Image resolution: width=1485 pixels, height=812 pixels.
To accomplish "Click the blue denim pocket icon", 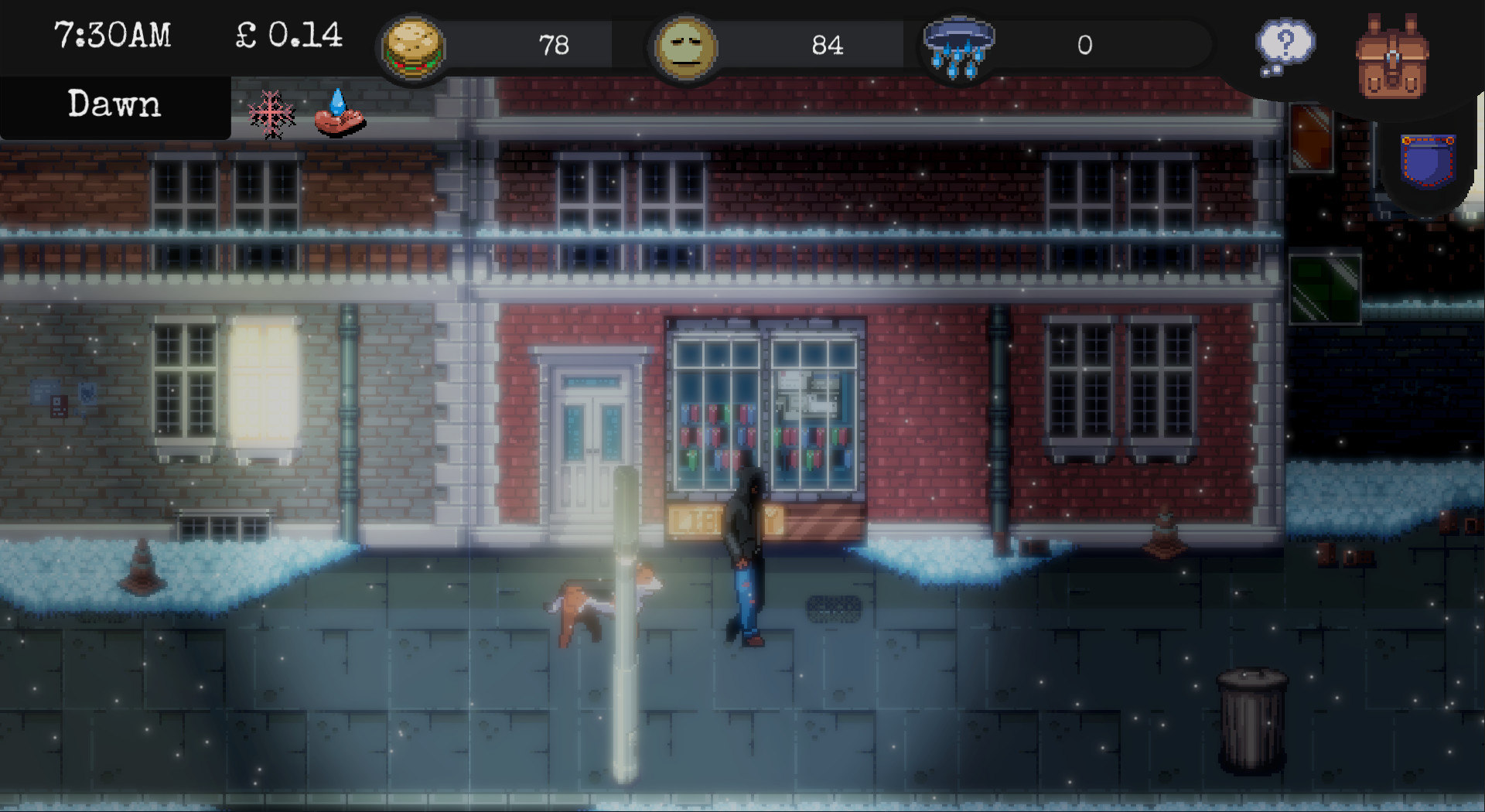I will (1427, 159).
